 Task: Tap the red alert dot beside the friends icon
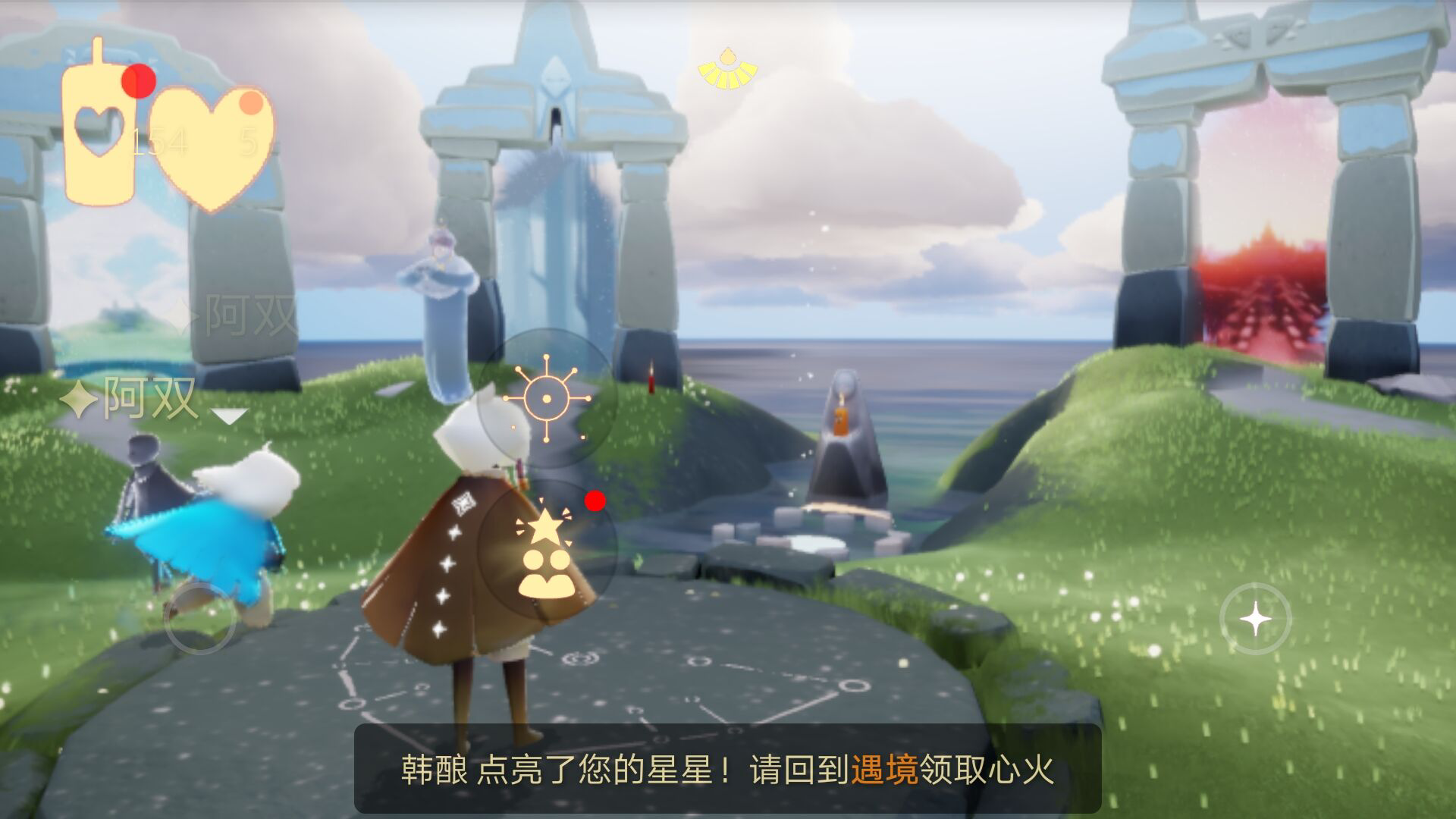coord(594,500)
